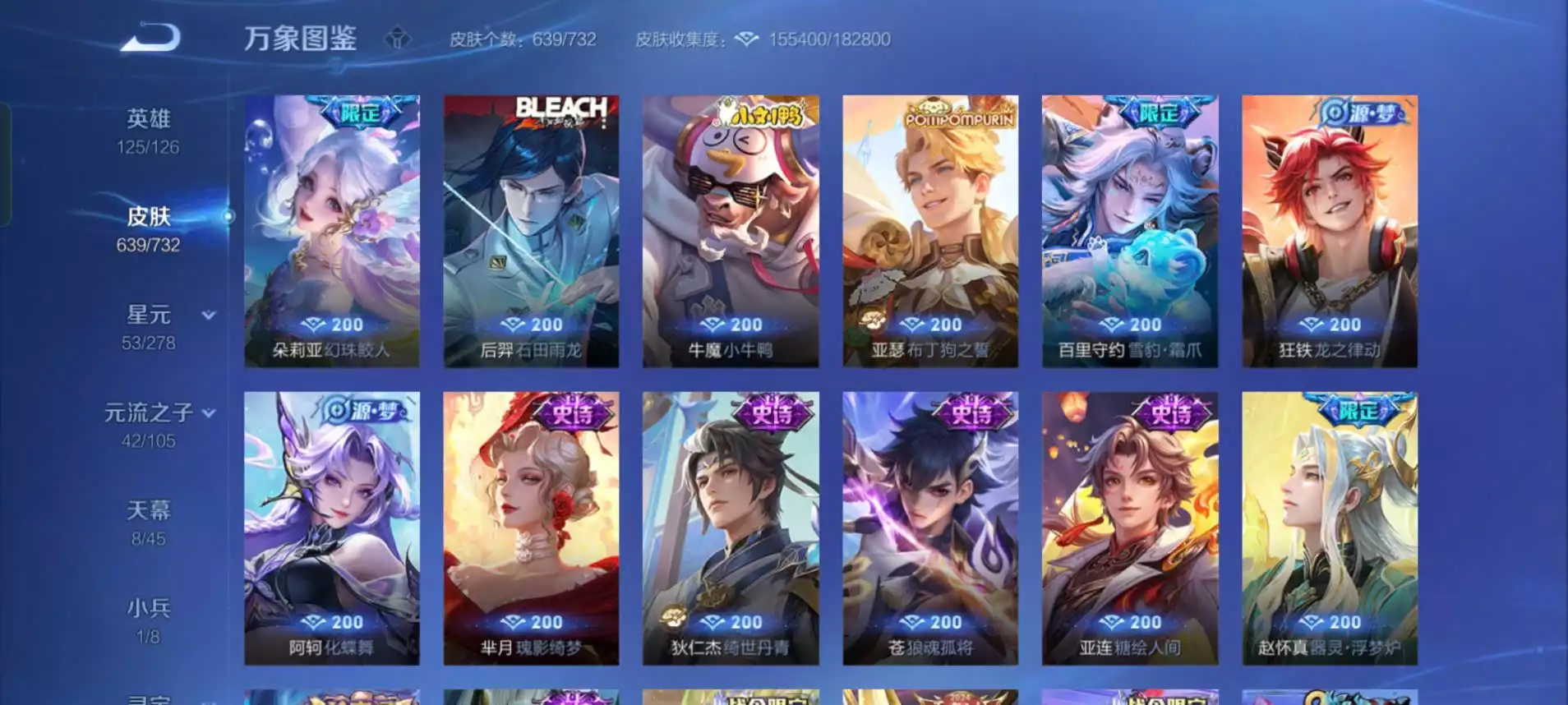Open the 狂铁 龙之律动 skin card

point(1330,231)
